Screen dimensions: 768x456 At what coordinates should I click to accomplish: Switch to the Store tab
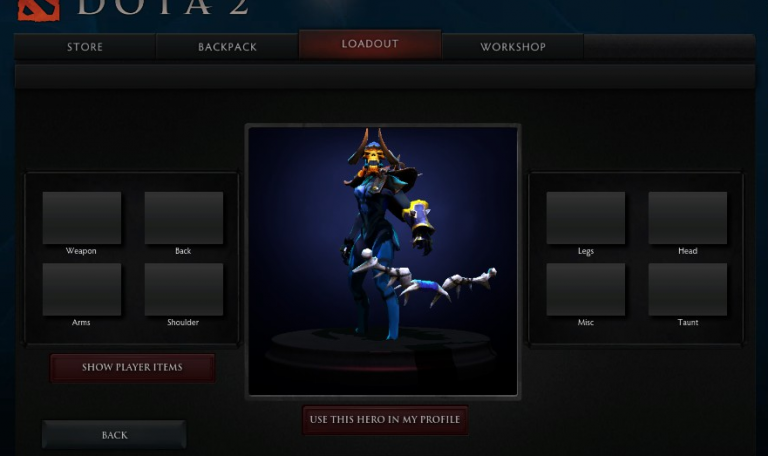(85, 47)
